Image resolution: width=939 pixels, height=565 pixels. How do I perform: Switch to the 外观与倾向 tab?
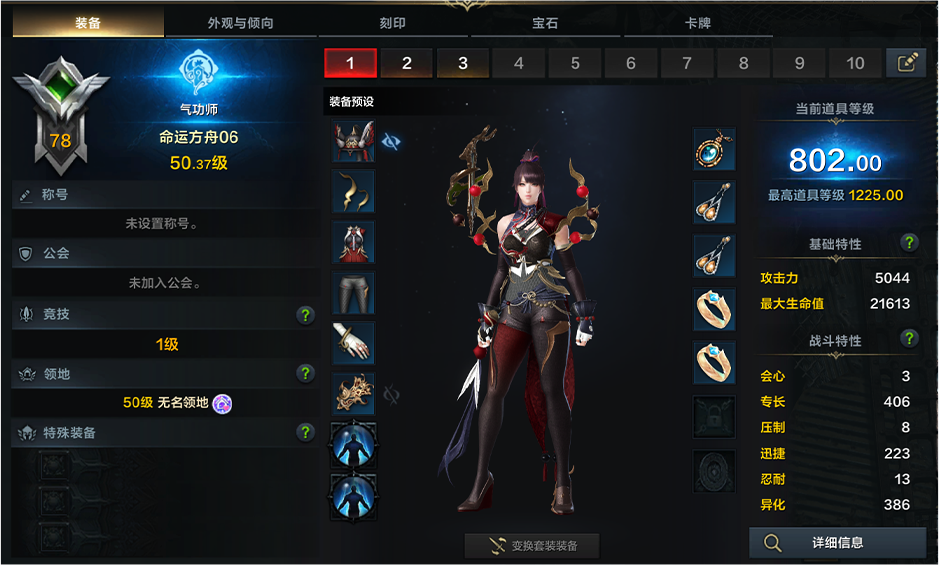coord(240,23)
